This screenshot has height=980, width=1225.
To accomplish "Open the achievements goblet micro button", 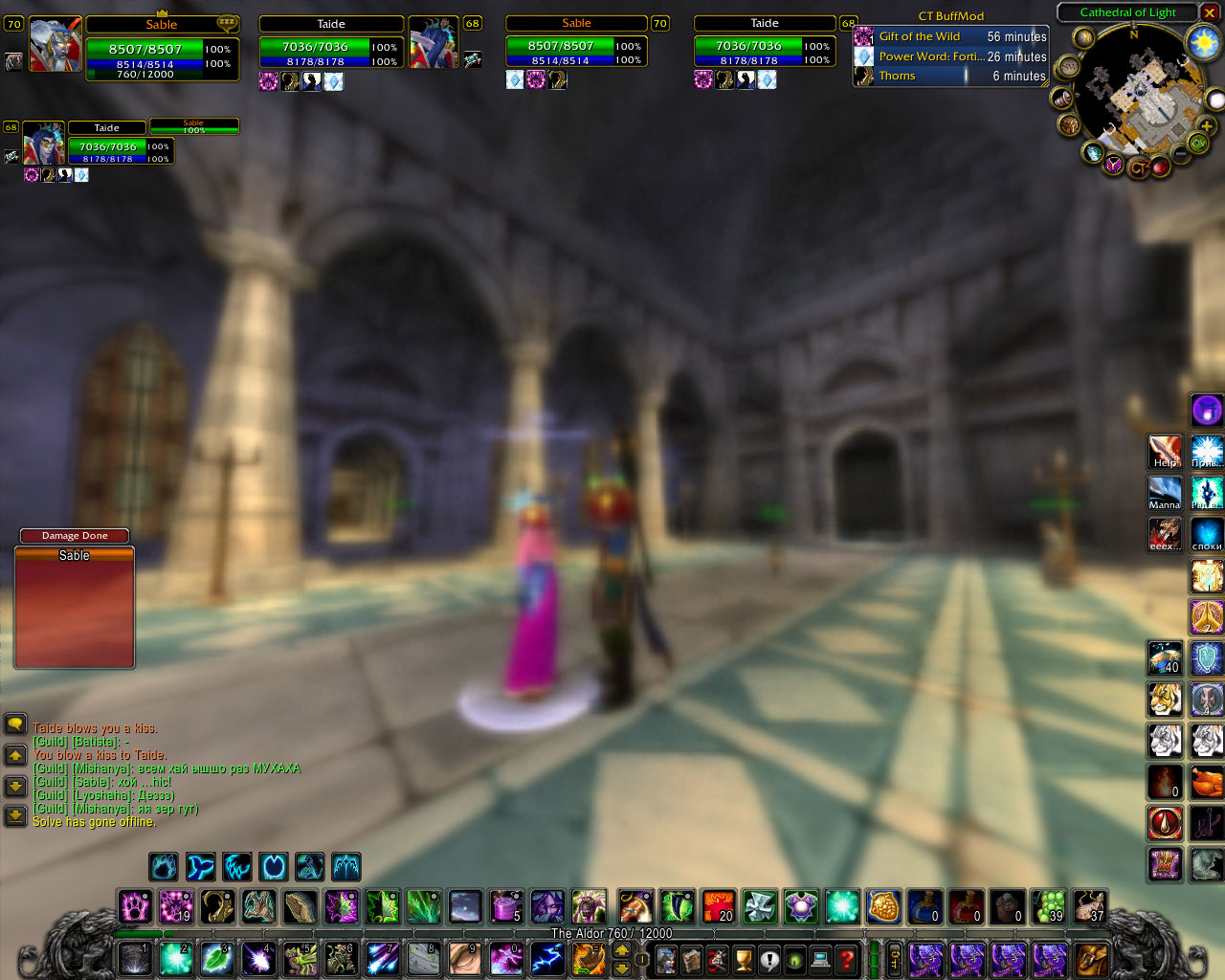I will click(x=744, y=958).
